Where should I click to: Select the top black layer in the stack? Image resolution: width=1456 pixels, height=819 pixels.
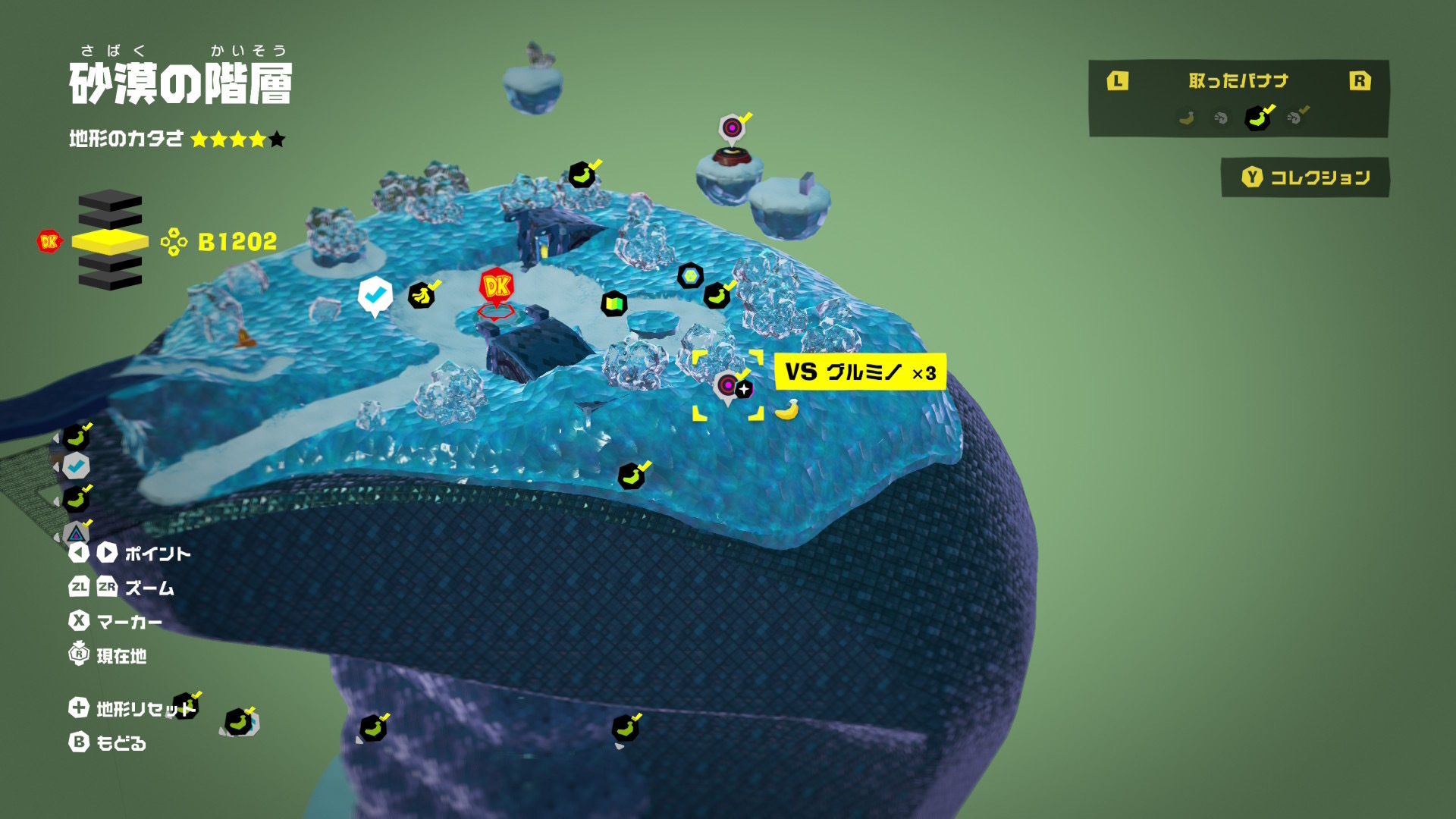(110, 201)
